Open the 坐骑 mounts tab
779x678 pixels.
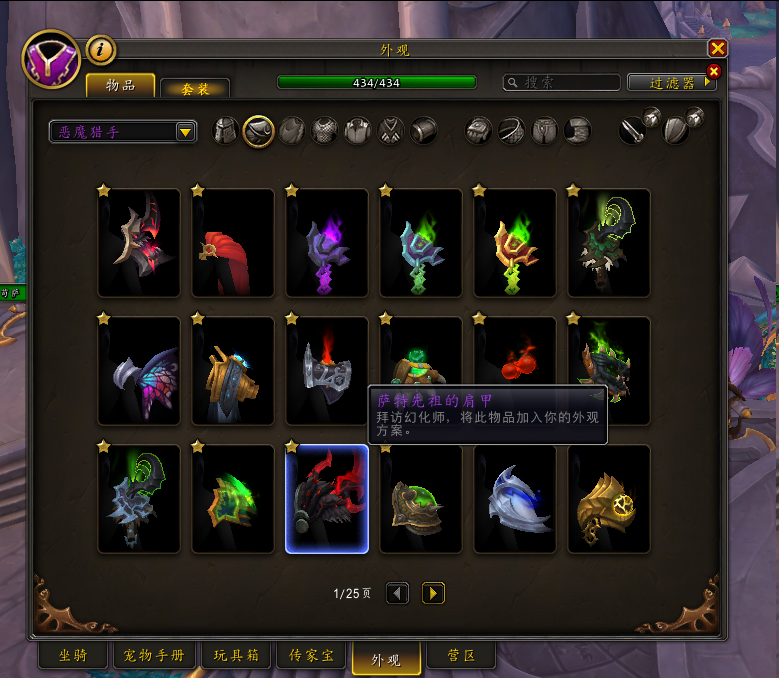tap(71, 656)
